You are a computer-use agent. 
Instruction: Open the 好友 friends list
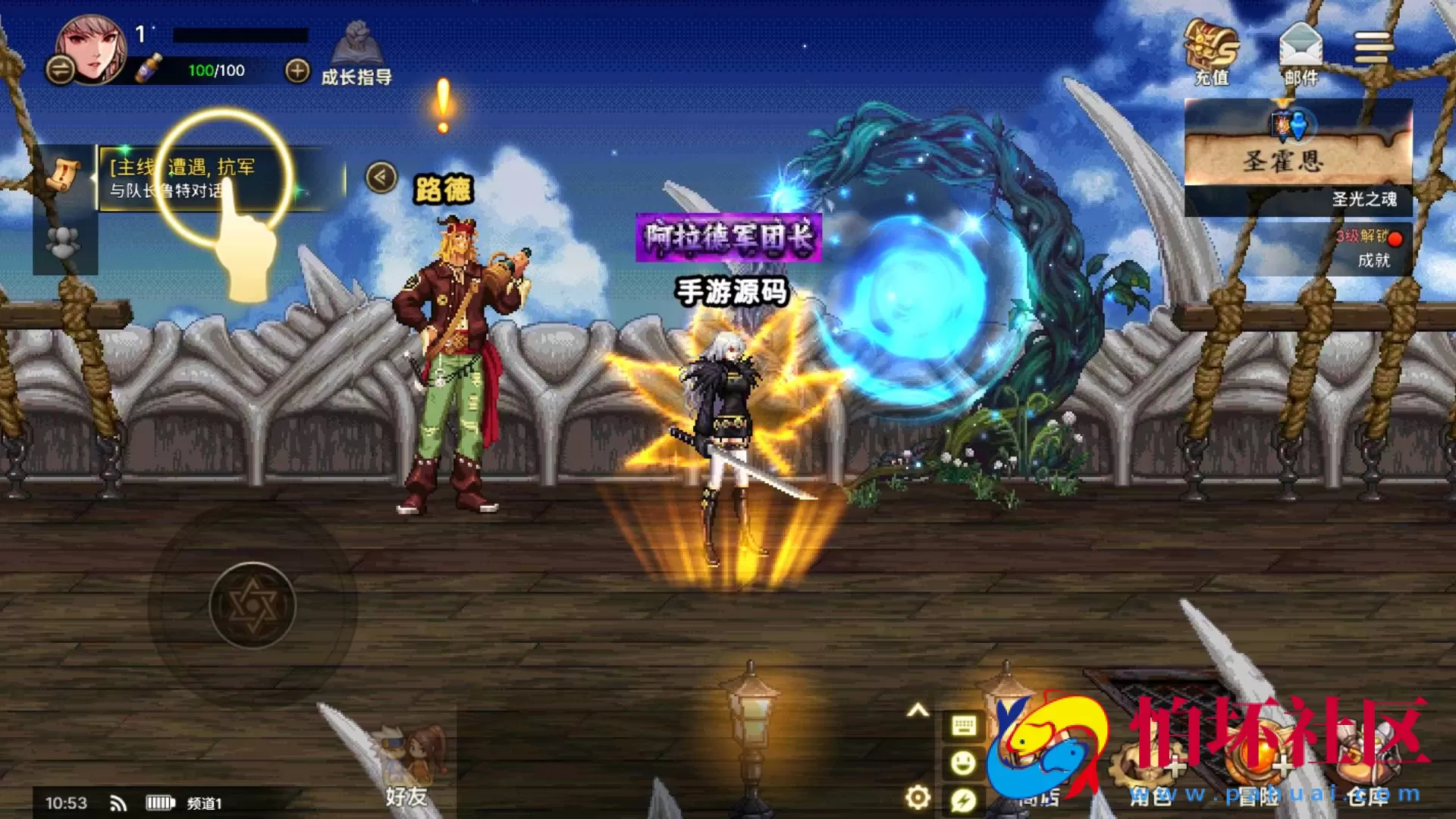tap(407, 766)
